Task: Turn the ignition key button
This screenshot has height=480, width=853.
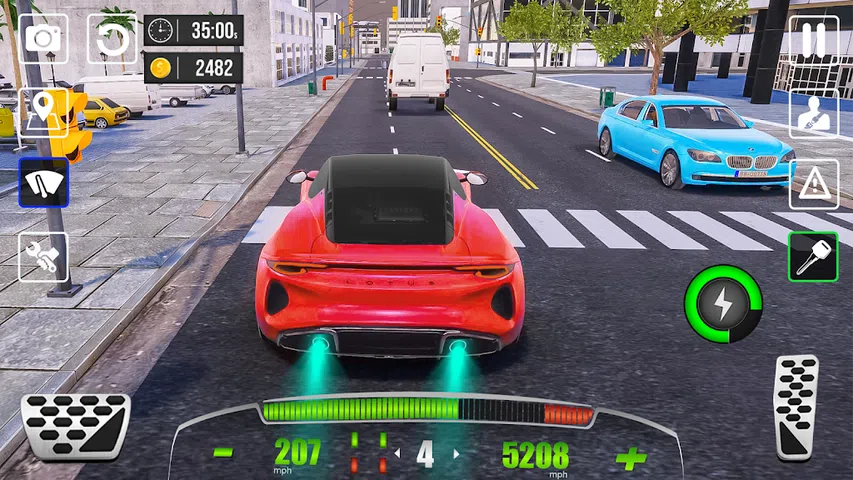Action: [x=812, y=256]
